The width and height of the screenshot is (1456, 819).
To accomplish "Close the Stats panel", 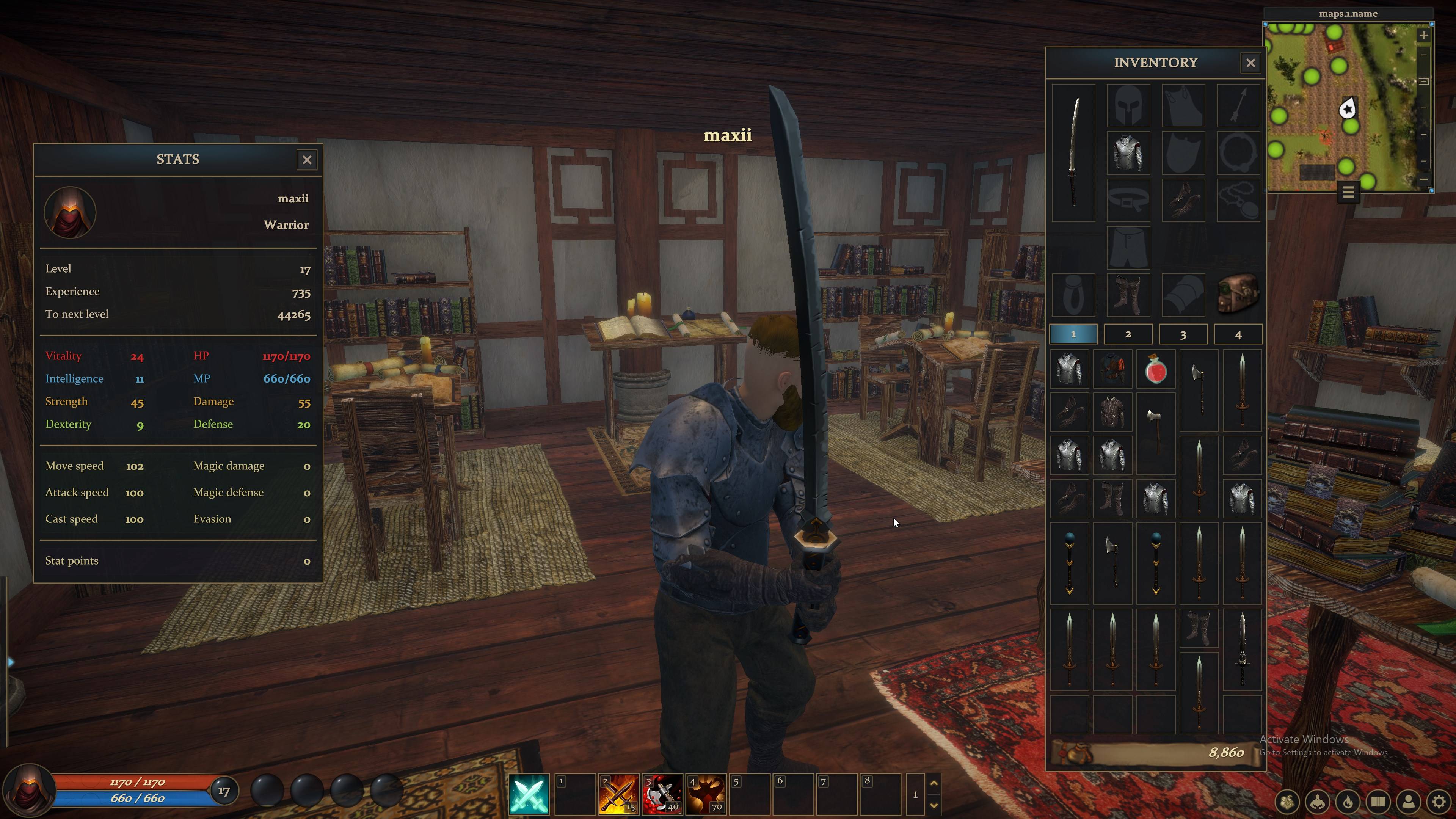I will tap(307, 160).
